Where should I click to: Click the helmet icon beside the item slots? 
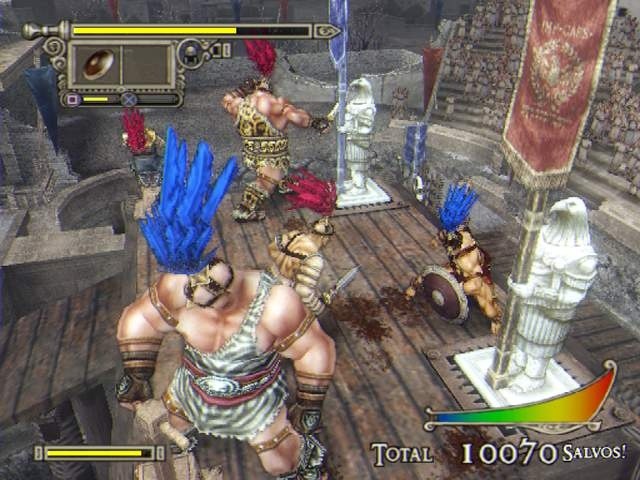tap(189, 54)
